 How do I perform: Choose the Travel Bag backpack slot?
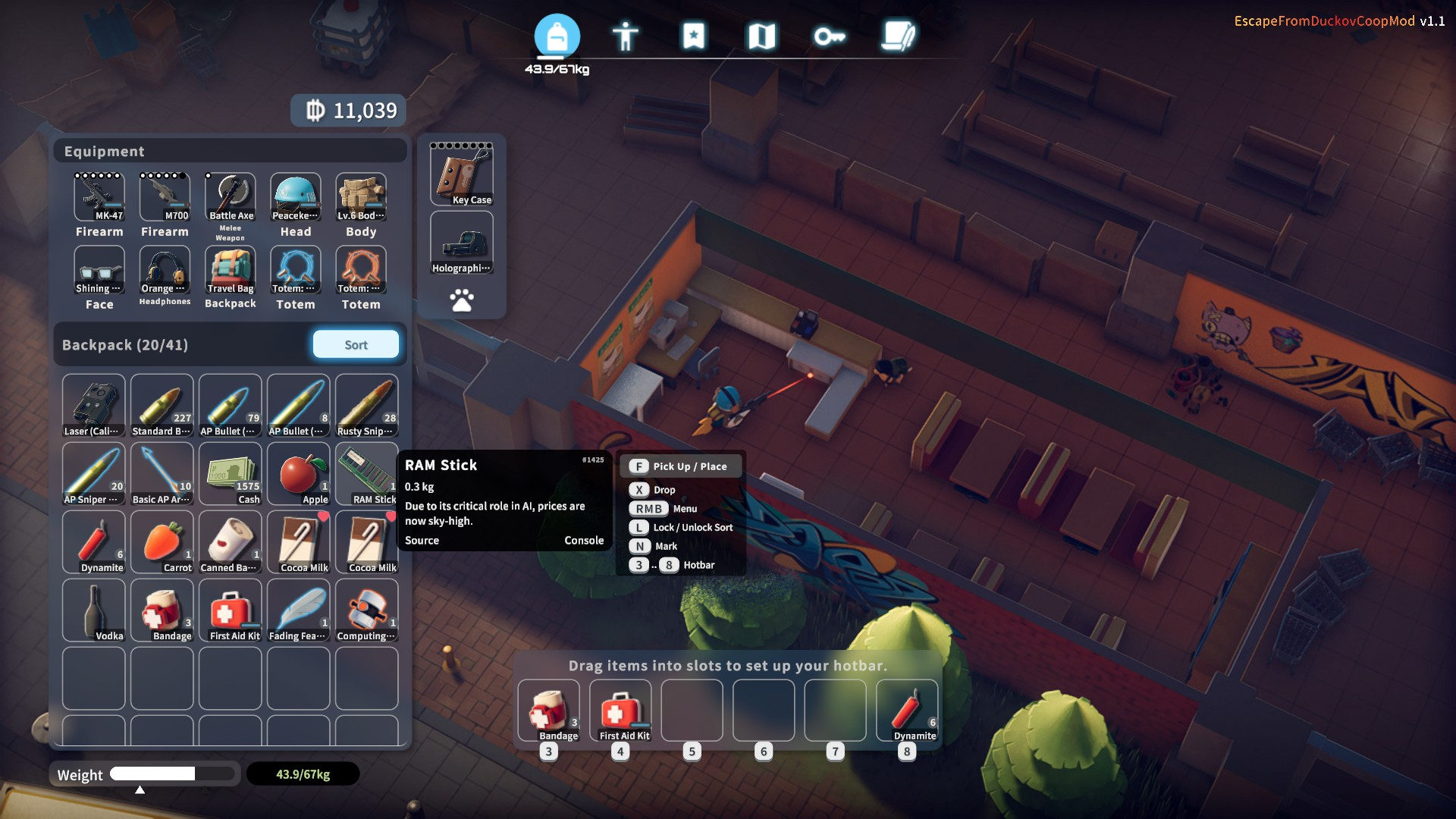pyautogui.click(x=231, y=270)
